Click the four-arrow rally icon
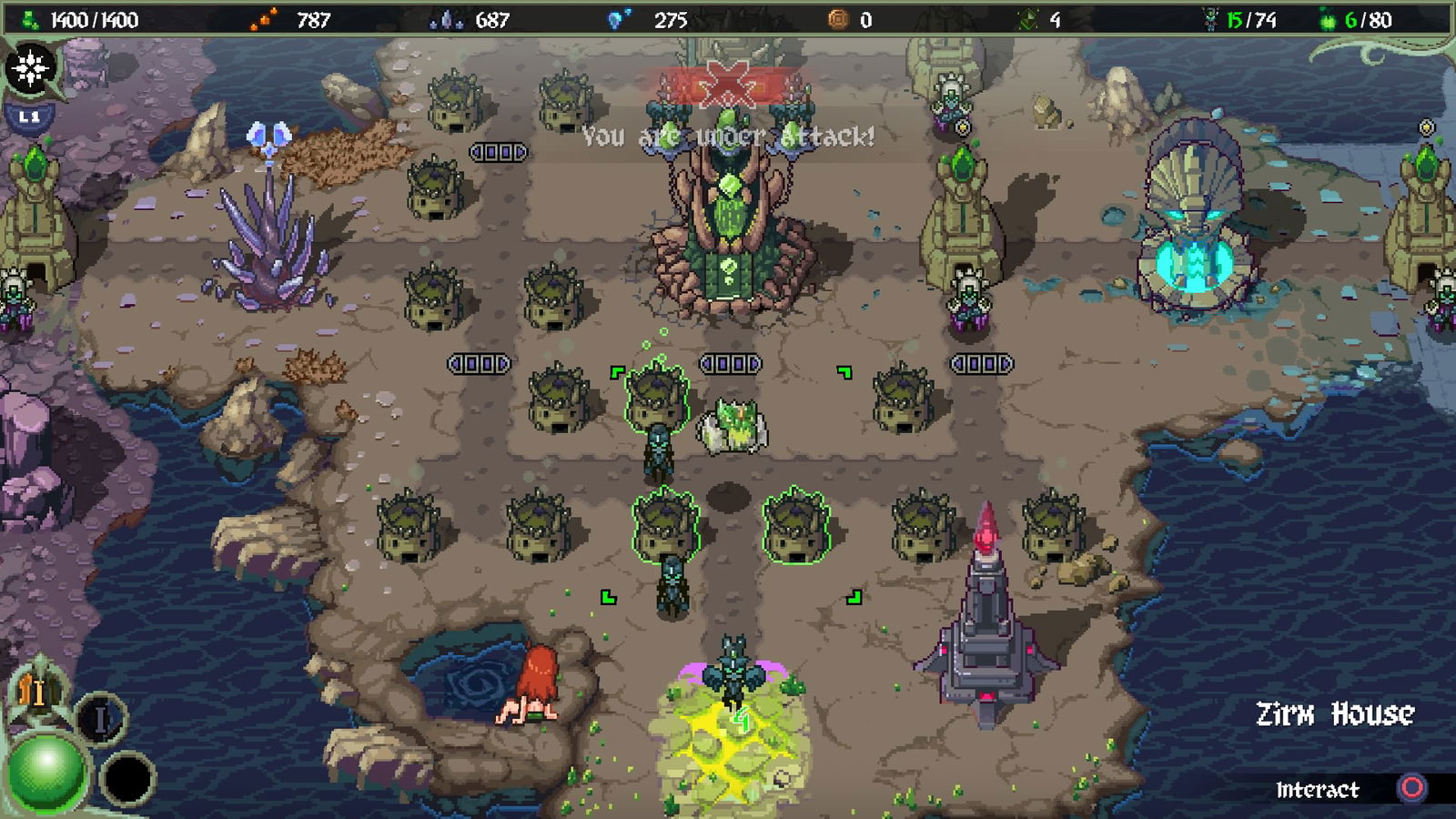 coord(30,66)
